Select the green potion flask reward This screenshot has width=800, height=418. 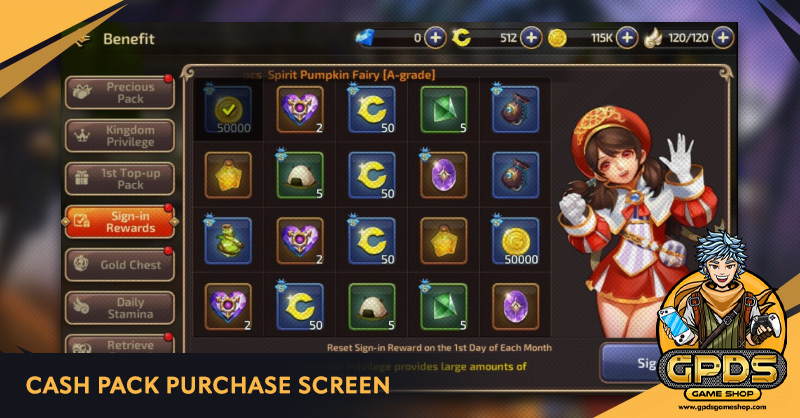(229, 241)
